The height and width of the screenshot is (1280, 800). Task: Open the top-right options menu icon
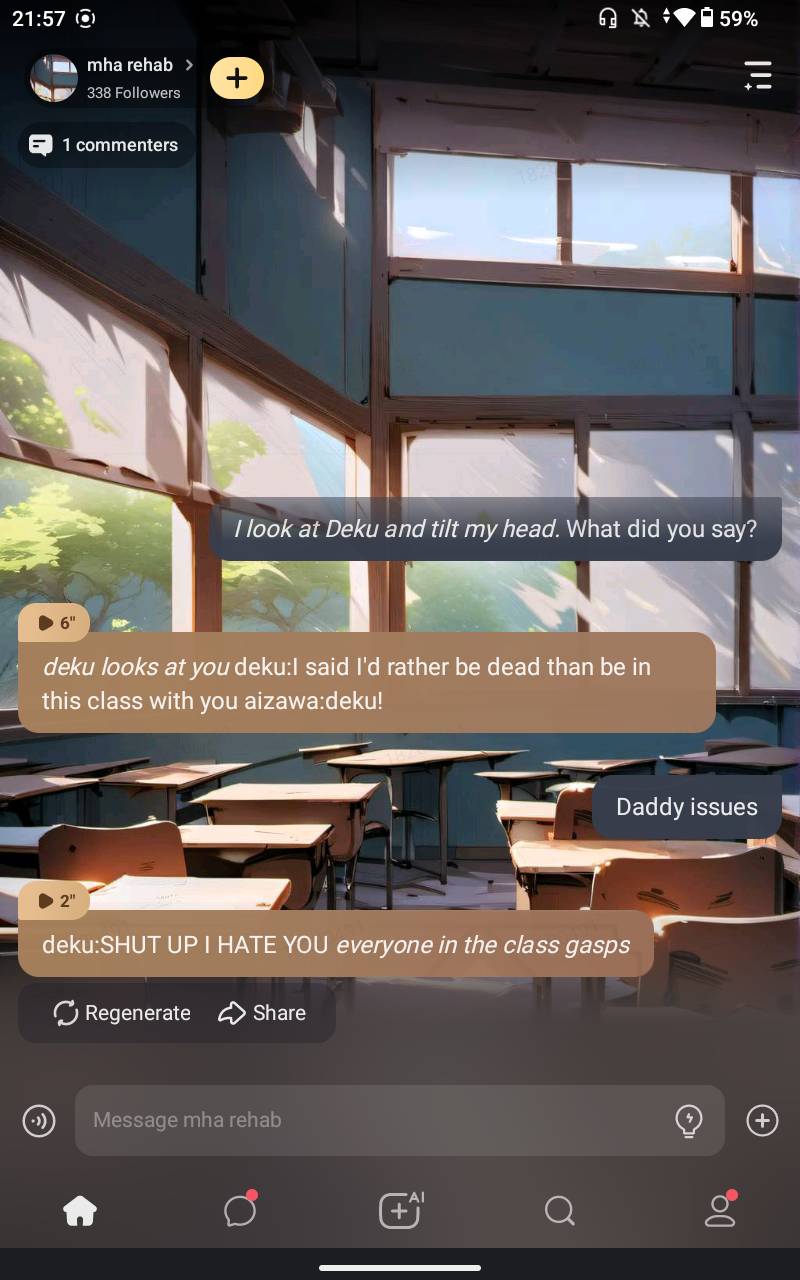758,76
